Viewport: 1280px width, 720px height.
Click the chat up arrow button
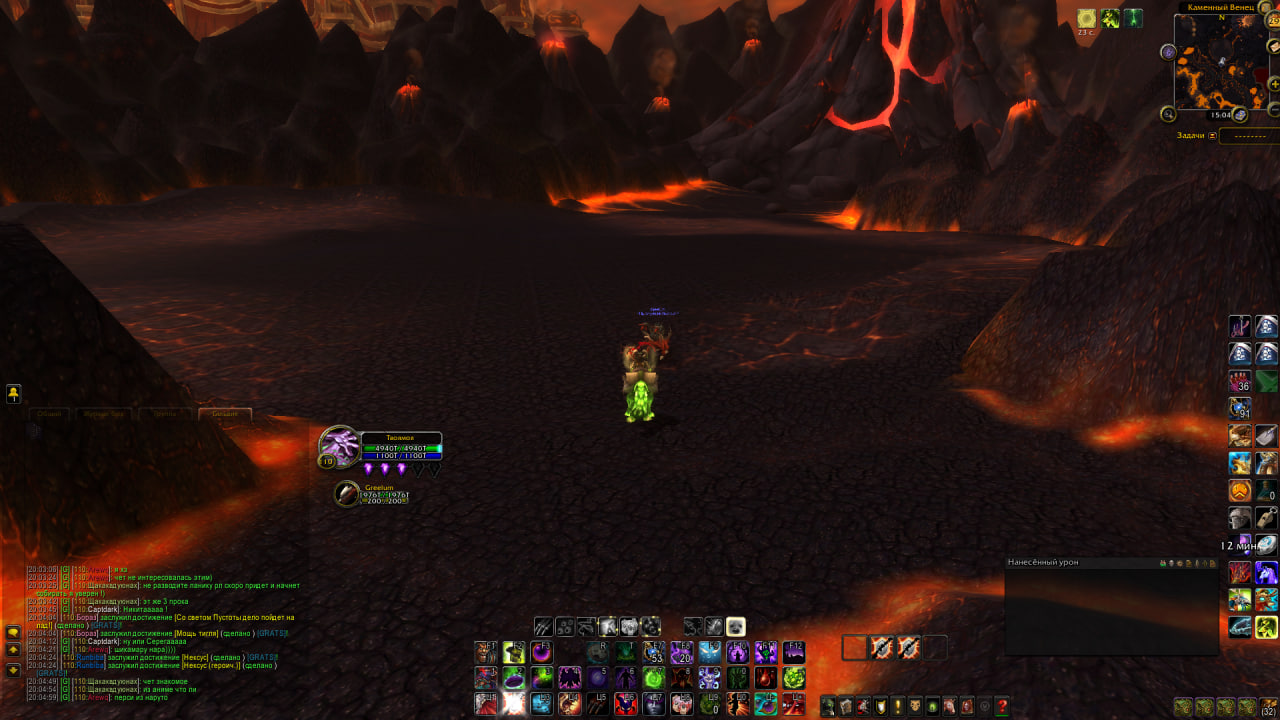(x=13, y=650)
